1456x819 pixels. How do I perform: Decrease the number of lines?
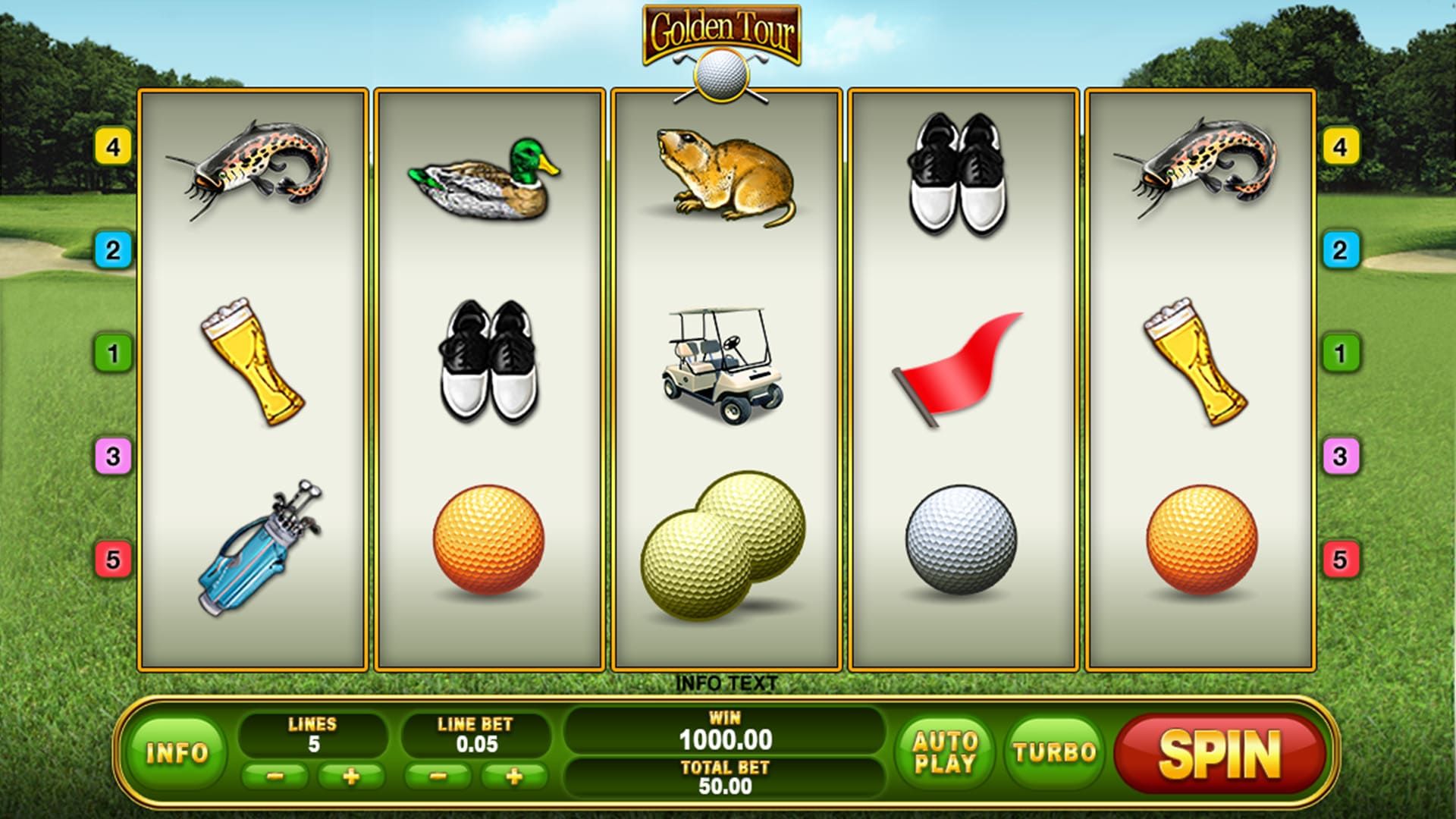coord(275,777)
